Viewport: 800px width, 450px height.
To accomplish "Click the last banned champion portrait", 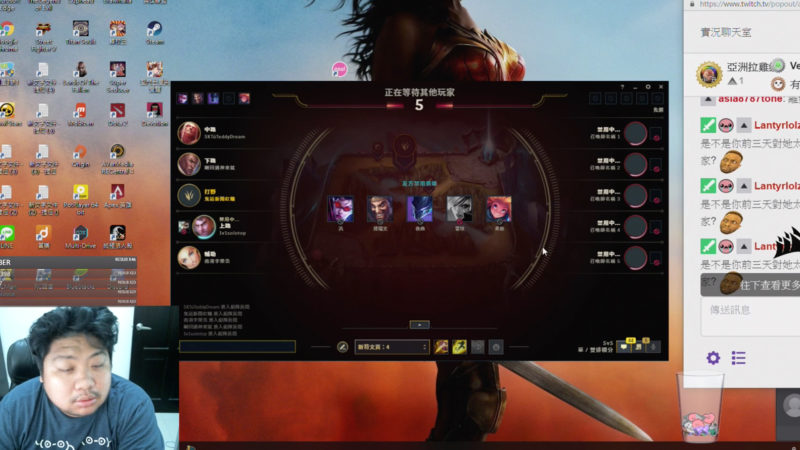I will 497,209.
